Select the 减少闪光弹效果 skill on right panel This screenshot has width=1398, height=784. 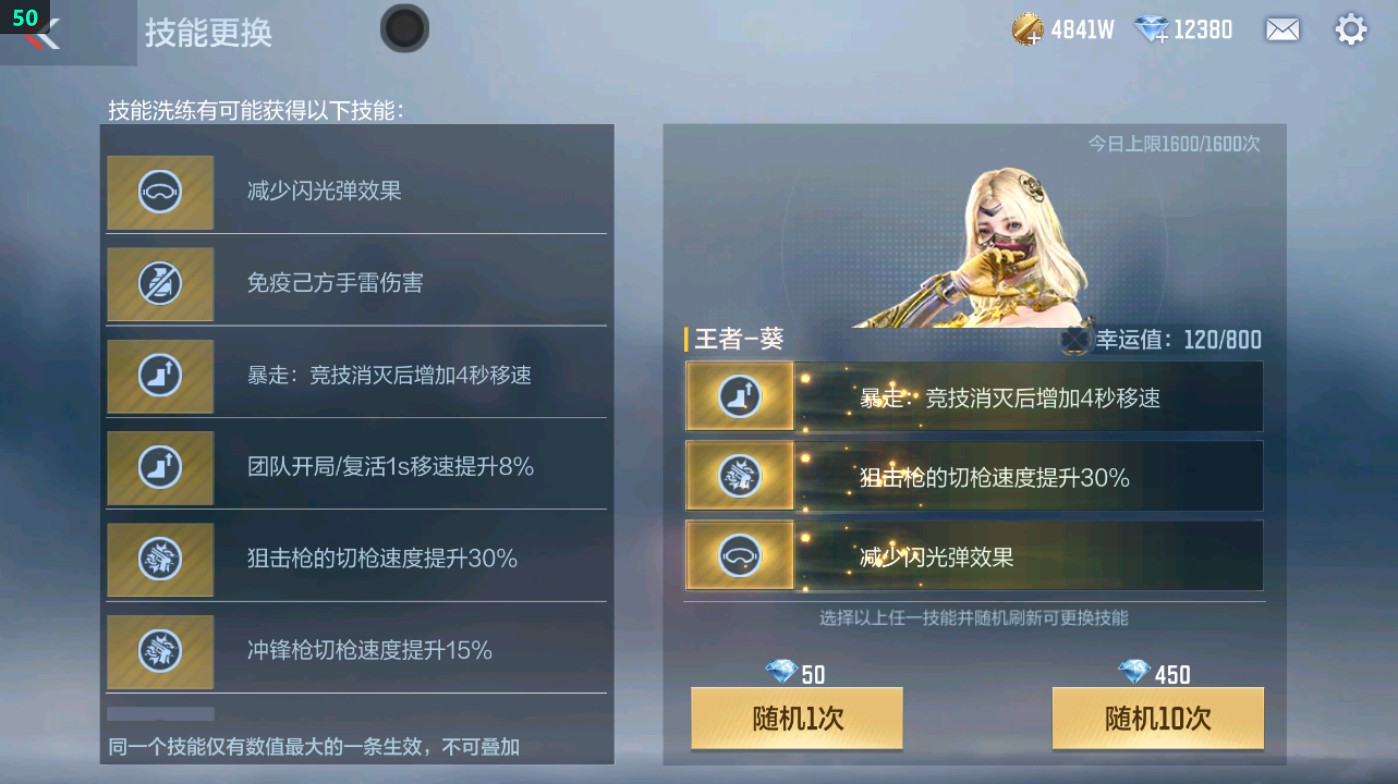[x=973, y=556]
